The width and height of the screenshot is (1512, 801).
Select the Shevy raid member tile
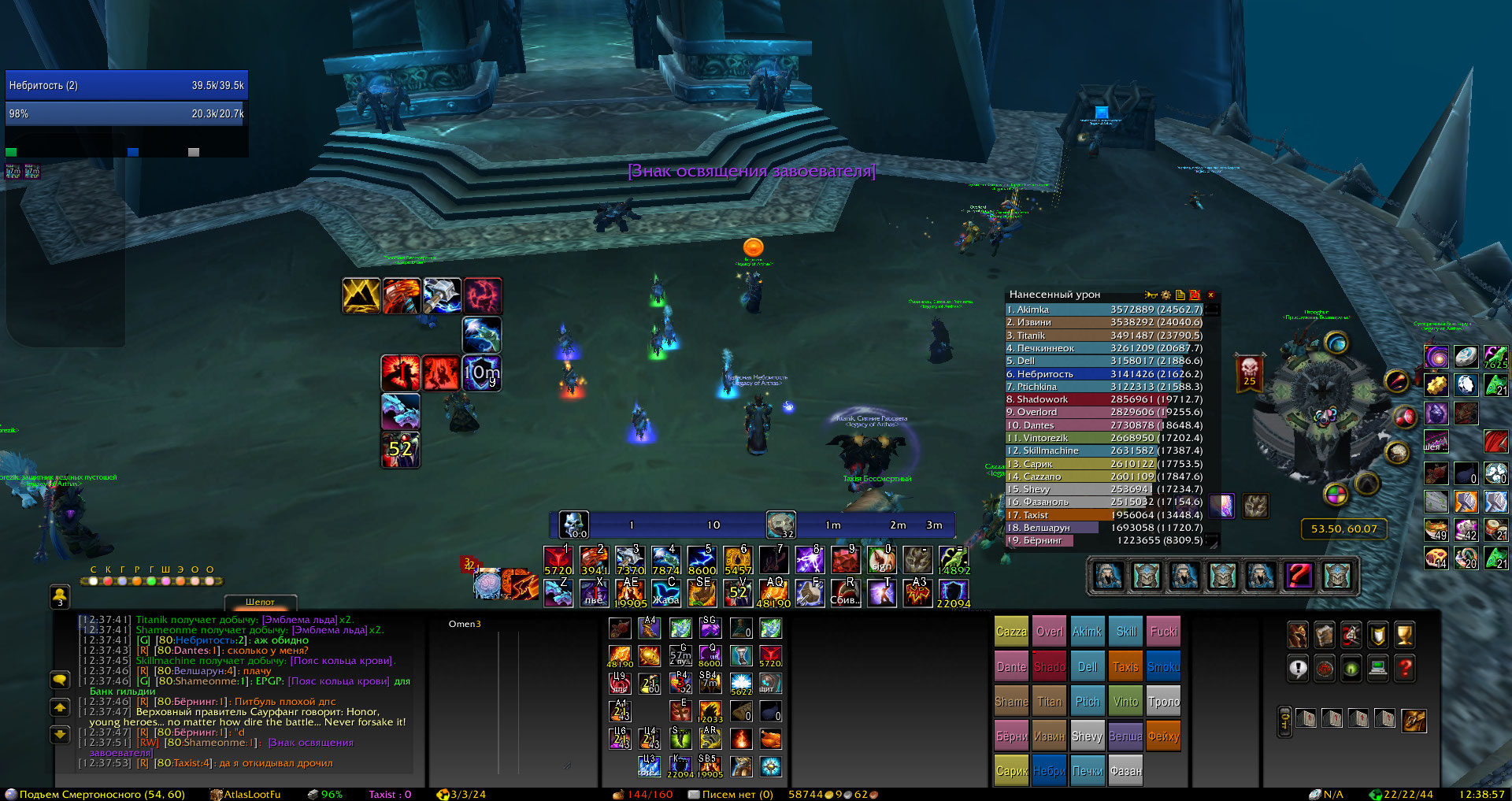point(1087,736)
